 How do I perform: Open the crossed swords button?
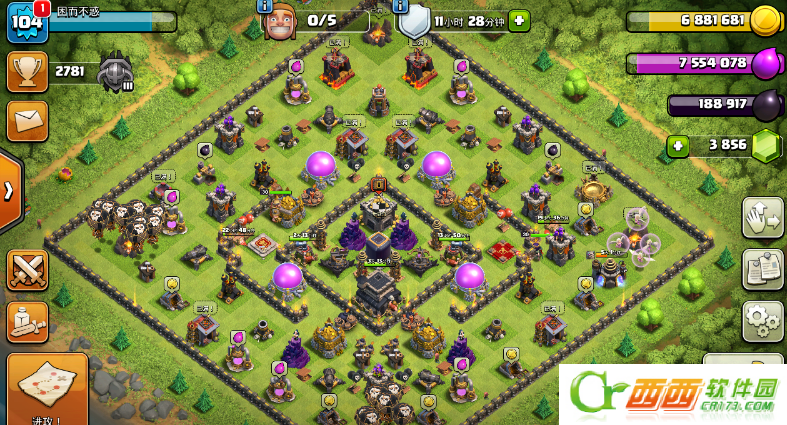click(27, 270)
